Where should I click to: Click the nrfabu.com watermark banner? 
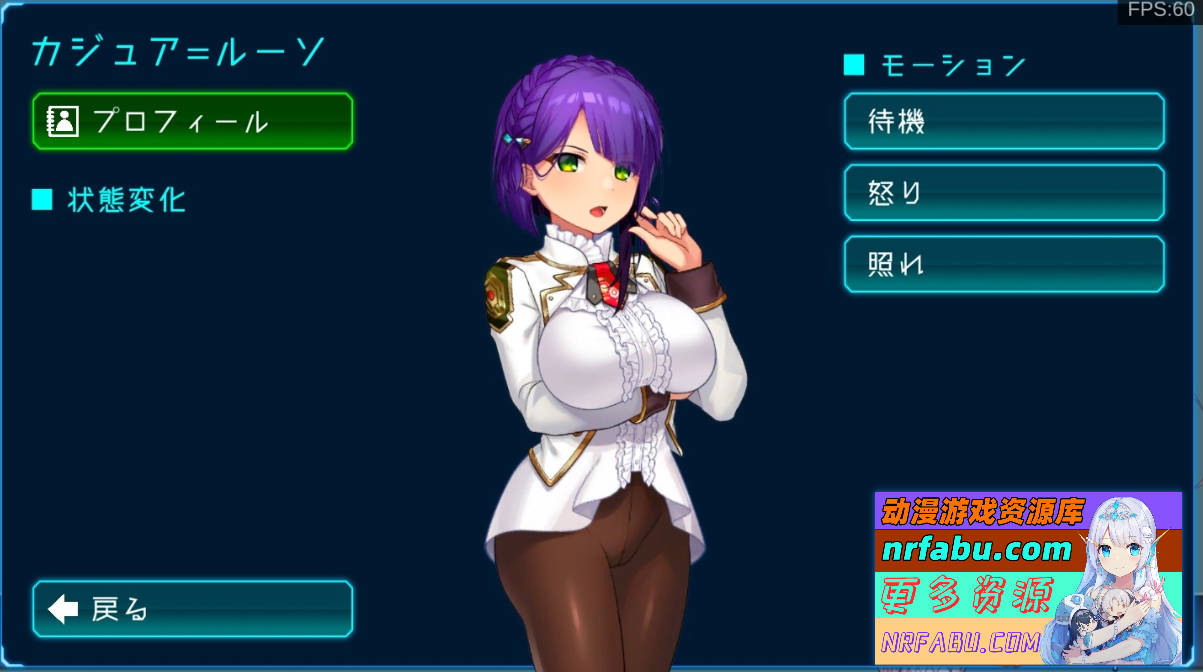(1027, 578)
